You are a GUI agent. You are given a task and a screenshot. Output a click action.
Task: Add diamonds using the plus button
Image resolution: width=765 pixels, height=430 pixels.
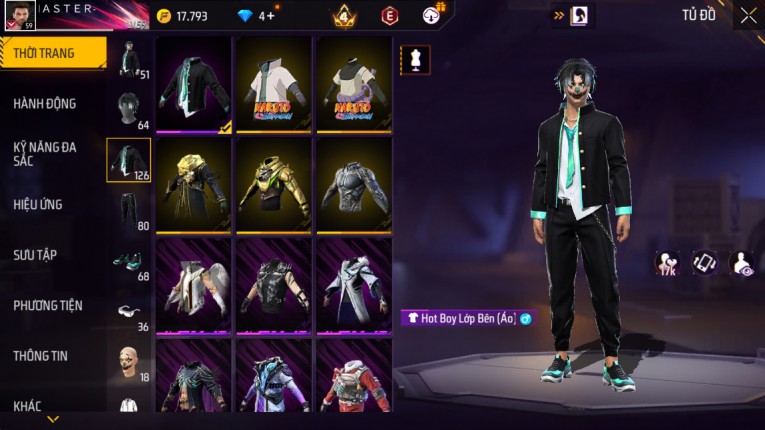click(267, 16)
